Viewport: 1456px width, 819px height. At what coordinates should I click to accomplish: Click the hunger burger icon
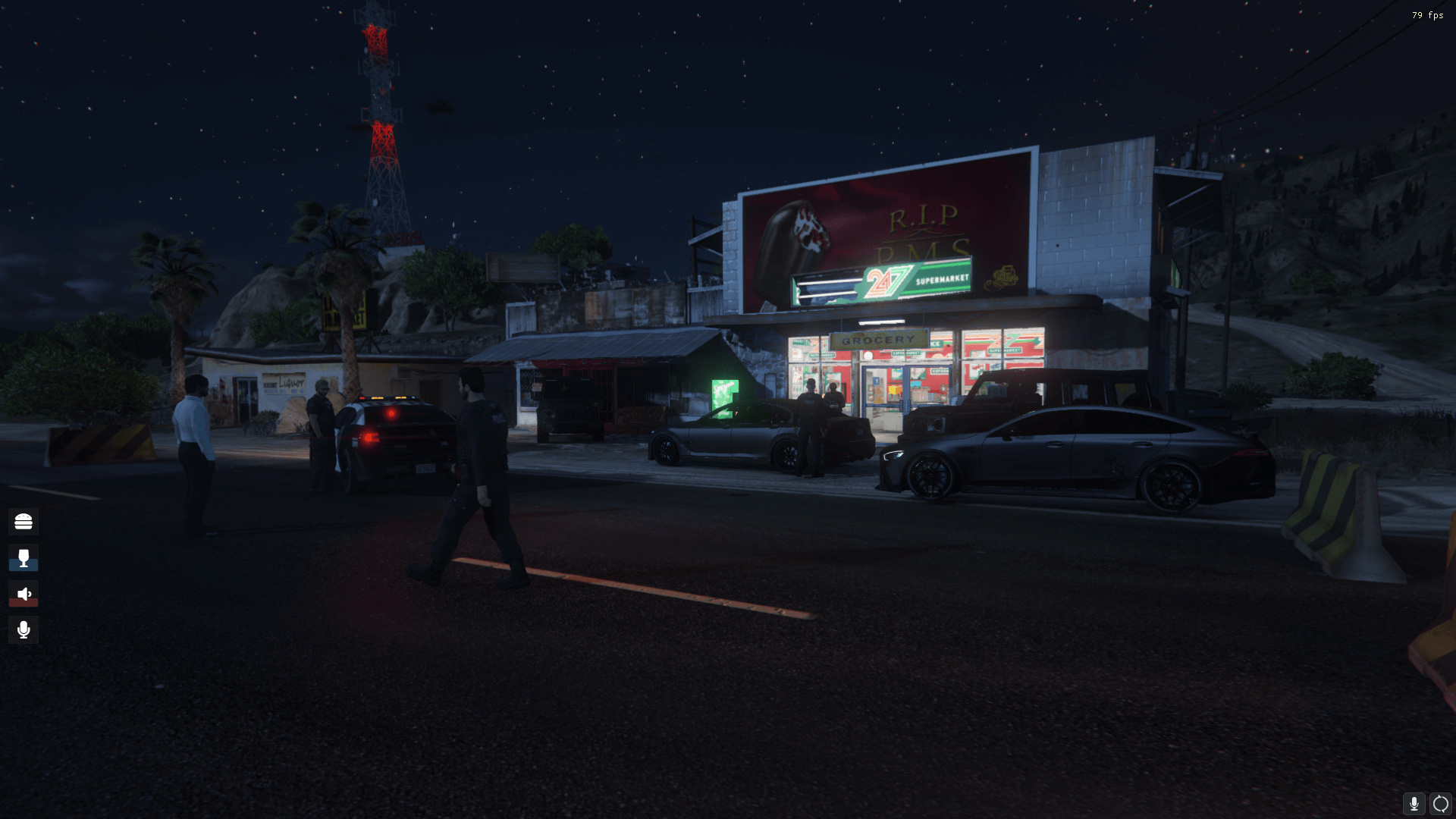[24, 522]
